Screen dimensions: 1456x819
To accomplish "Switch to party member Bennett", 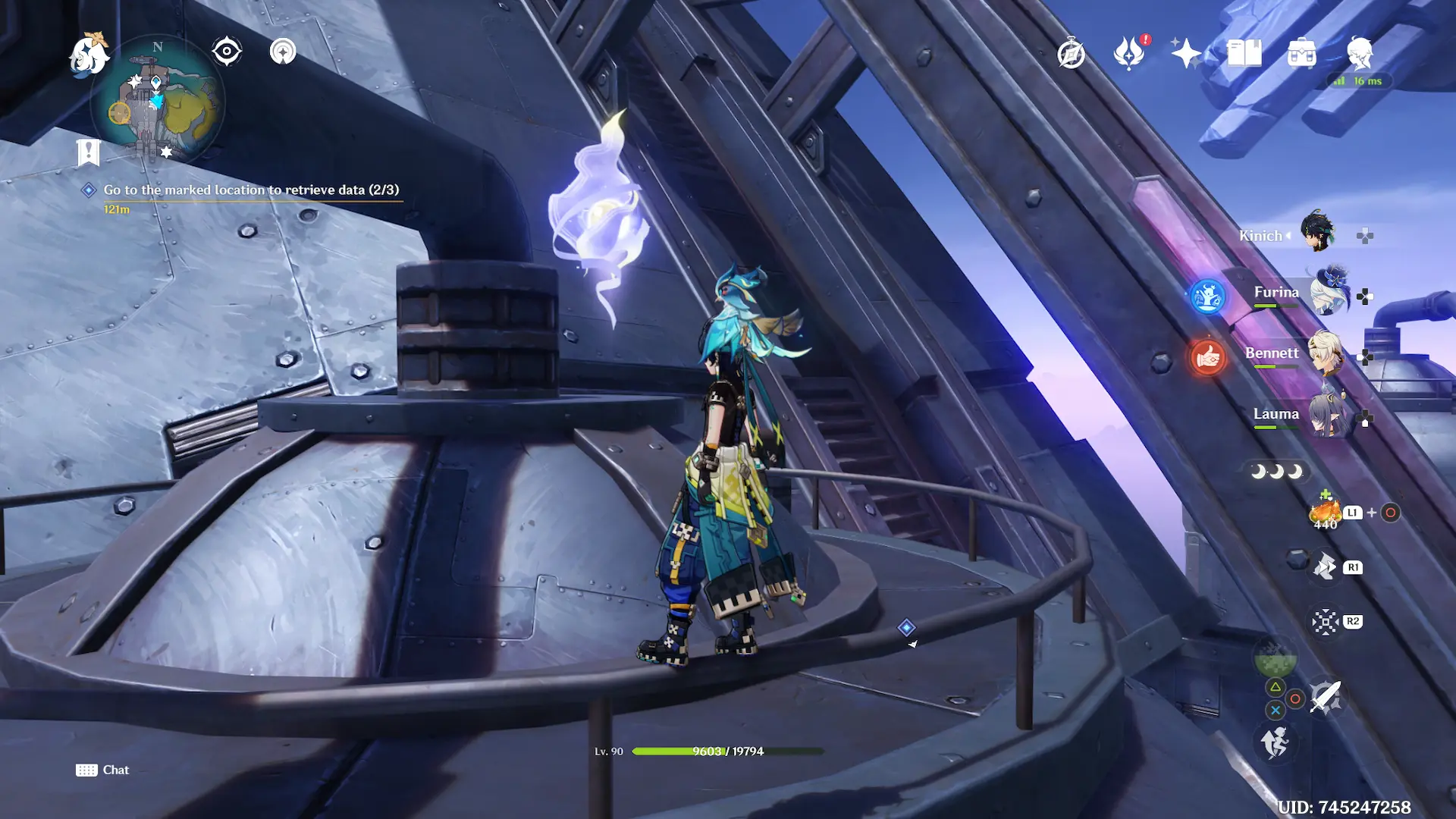I will [x=1326, y=353].
